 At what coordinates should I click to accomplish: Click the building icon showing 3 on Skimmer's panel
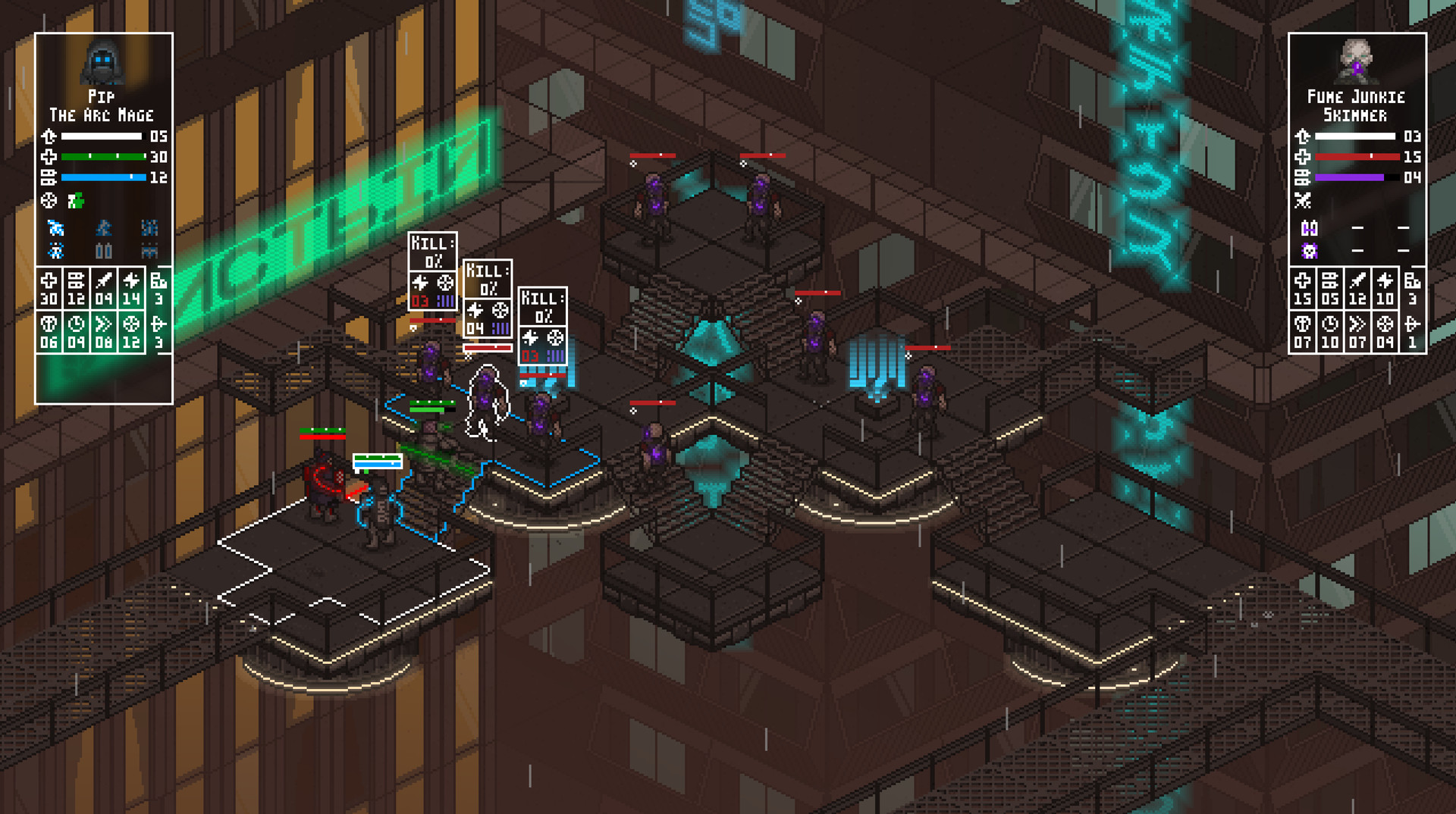pos(1414,286)
